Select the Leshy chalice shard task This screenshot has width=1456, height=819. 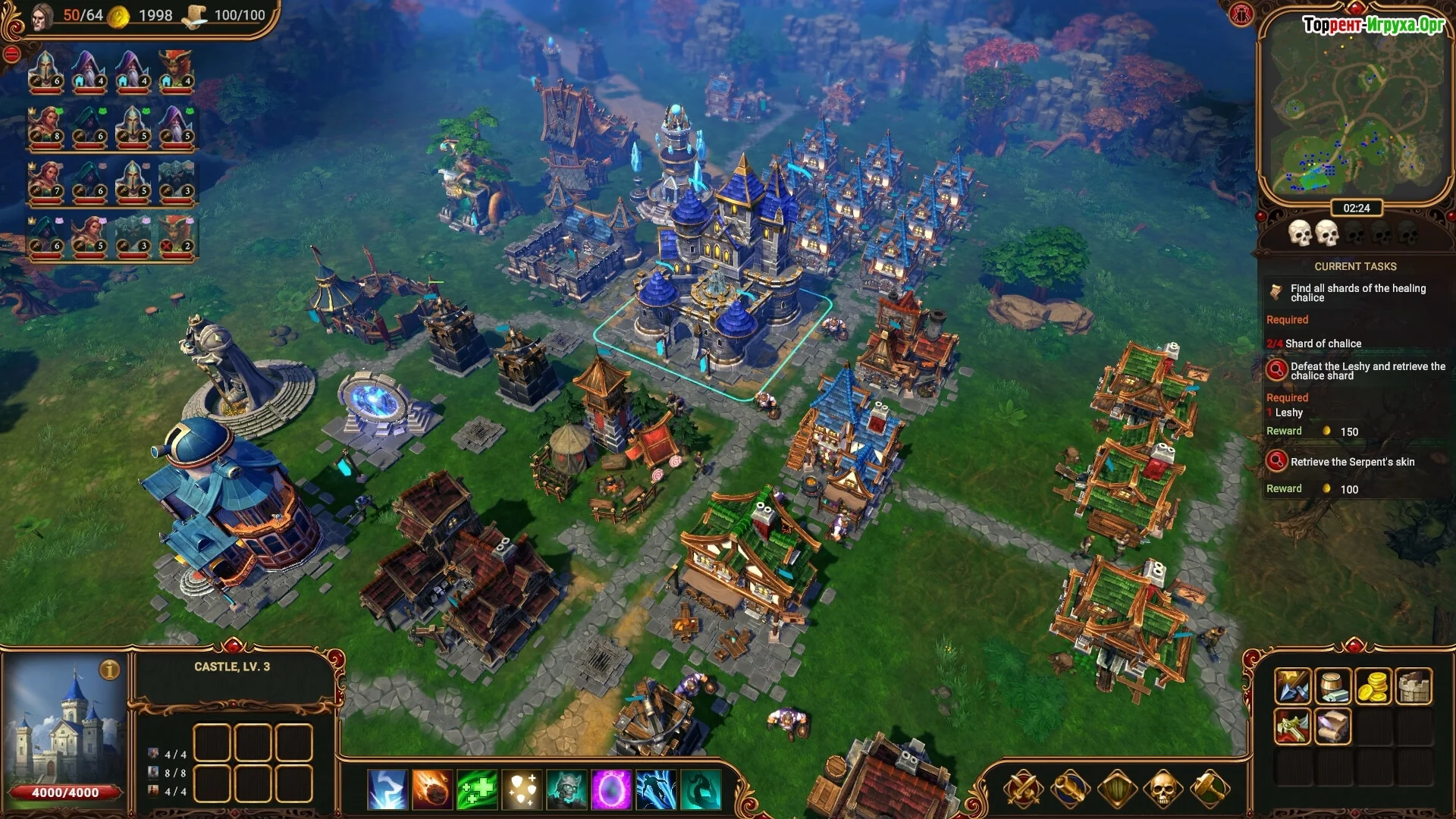[x=1357, y=371]
